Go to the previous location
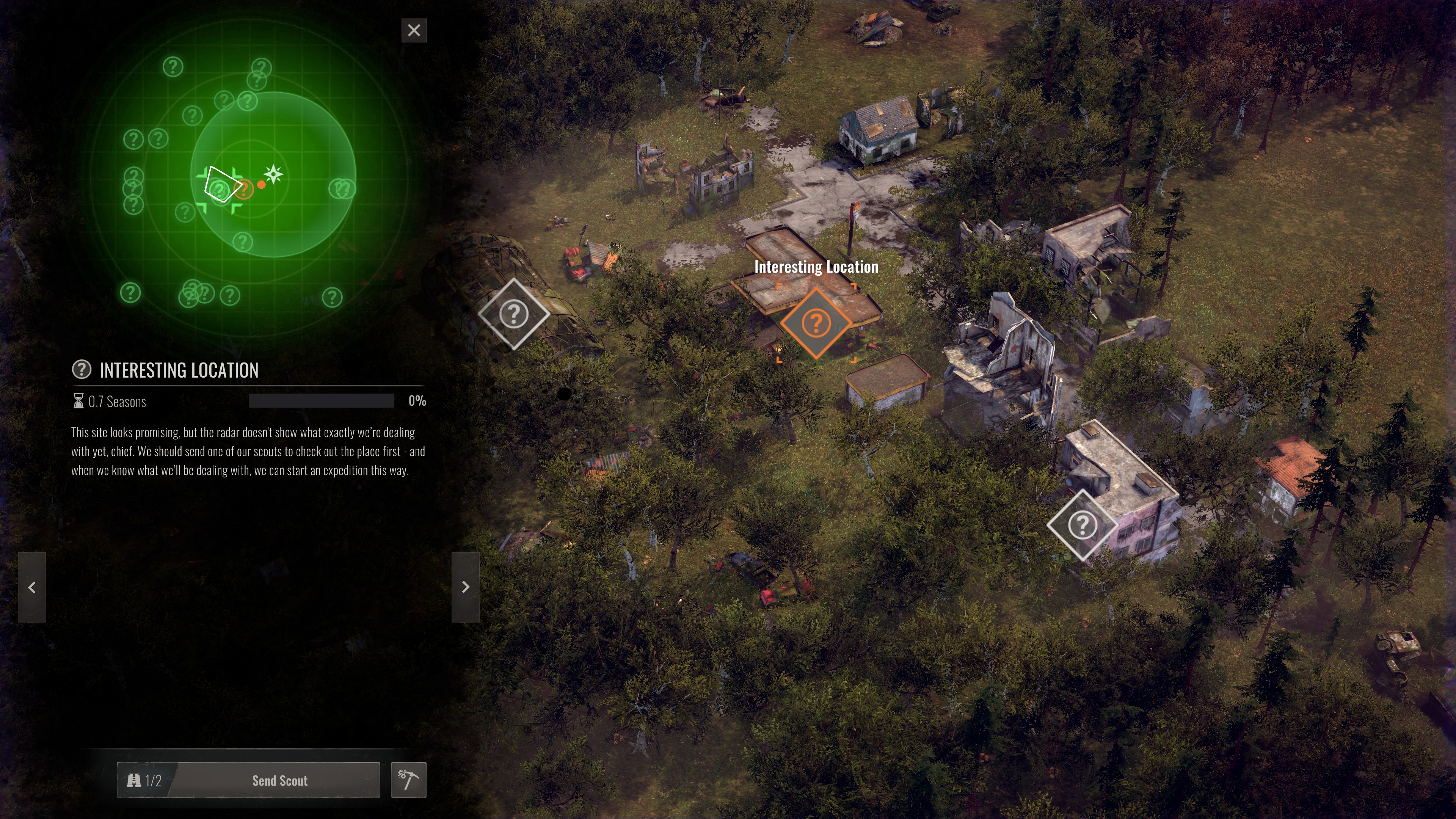The height and width of the screenshot is (819, 1456). pyautogui.click(x=31, y=587)
